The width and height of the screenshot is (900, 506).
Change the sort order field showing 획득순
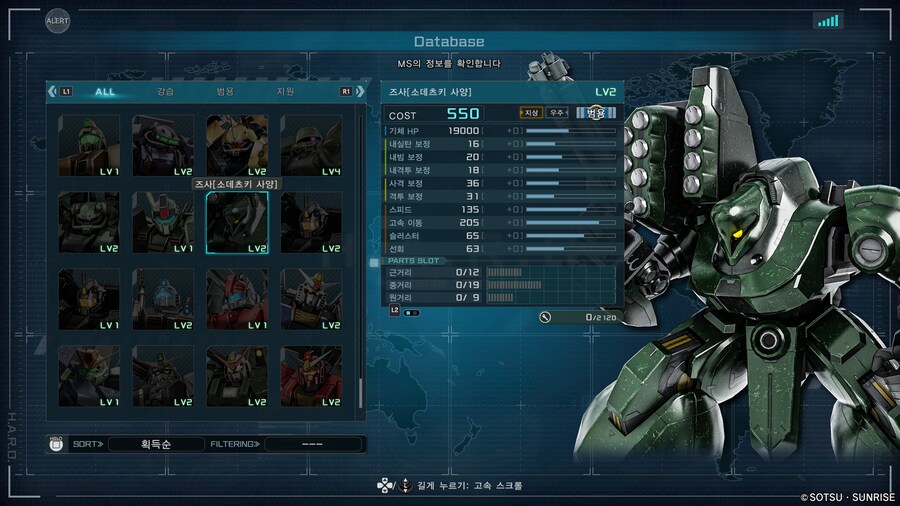point(155,443)
